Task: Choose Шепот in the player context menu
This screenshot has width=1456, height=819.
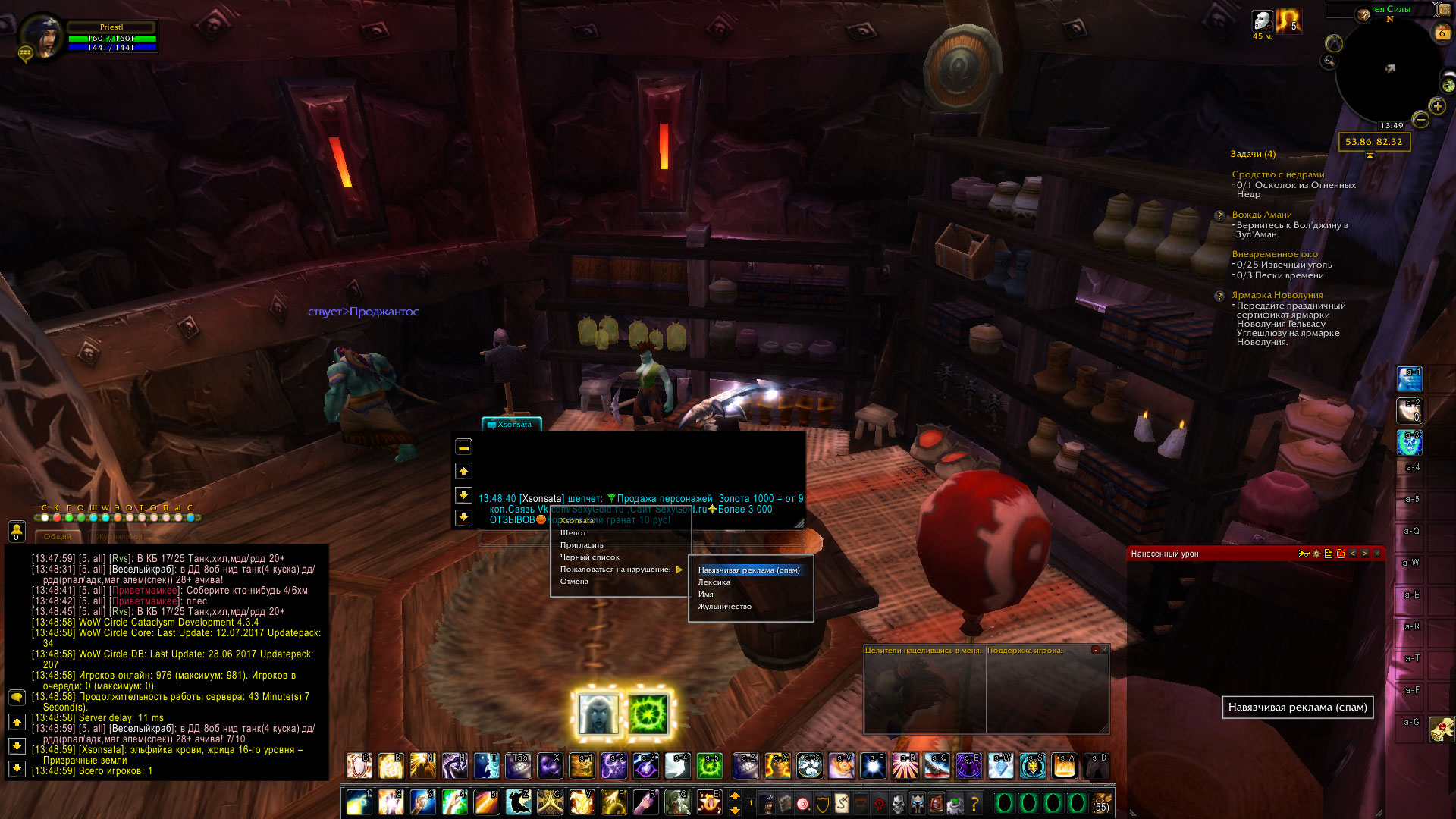Action: click(x=573, y=533)
